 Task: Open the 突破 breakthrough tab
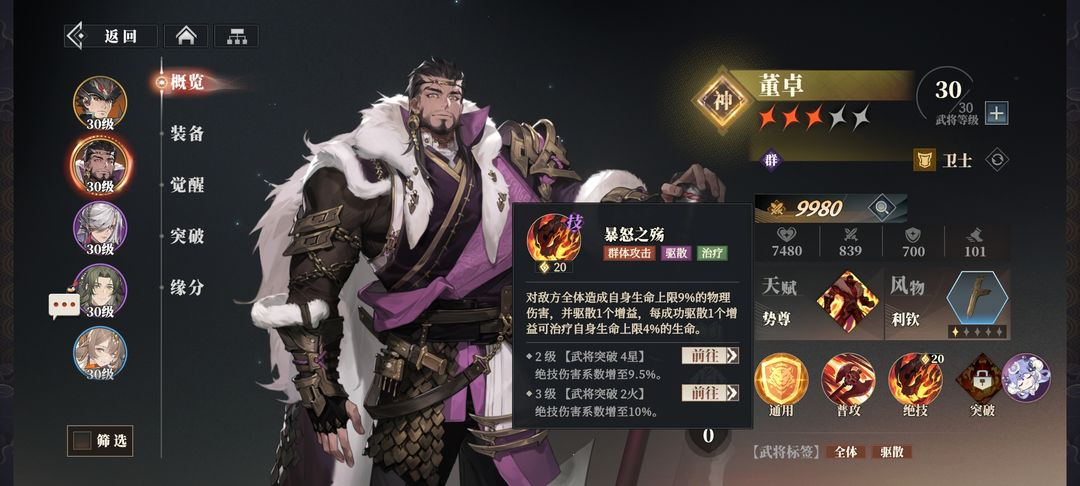coord(187,236)
